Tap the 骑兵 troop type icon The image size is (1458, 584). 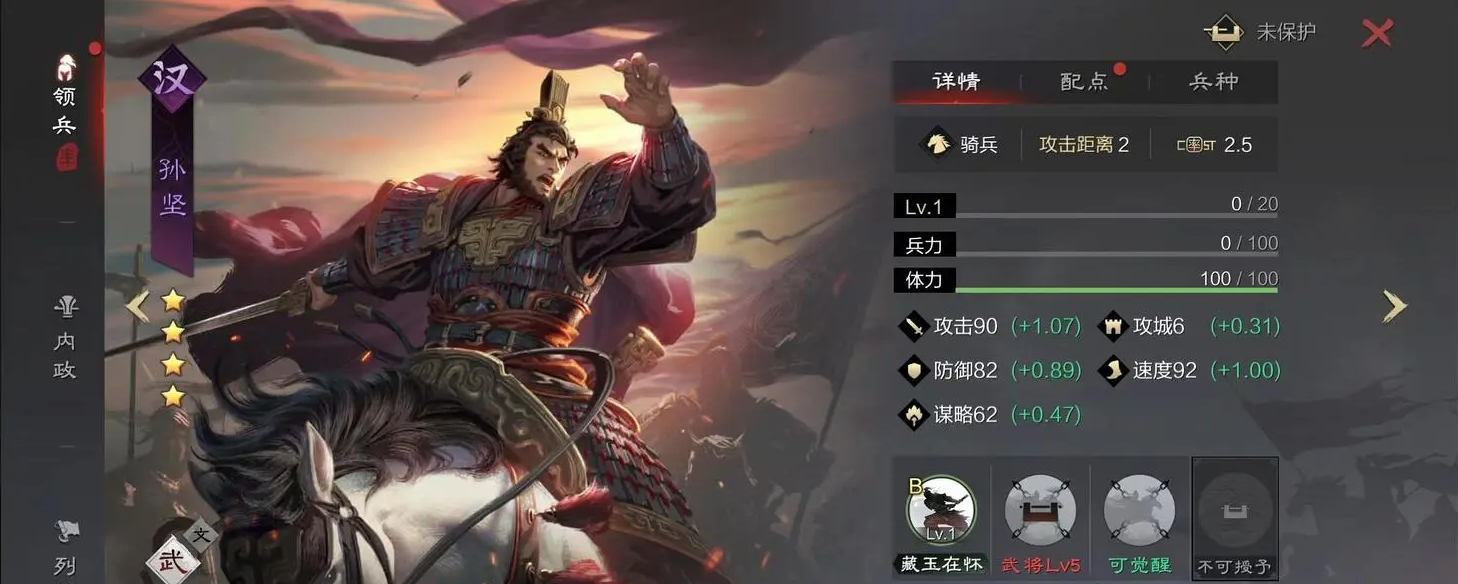point(937,145)
